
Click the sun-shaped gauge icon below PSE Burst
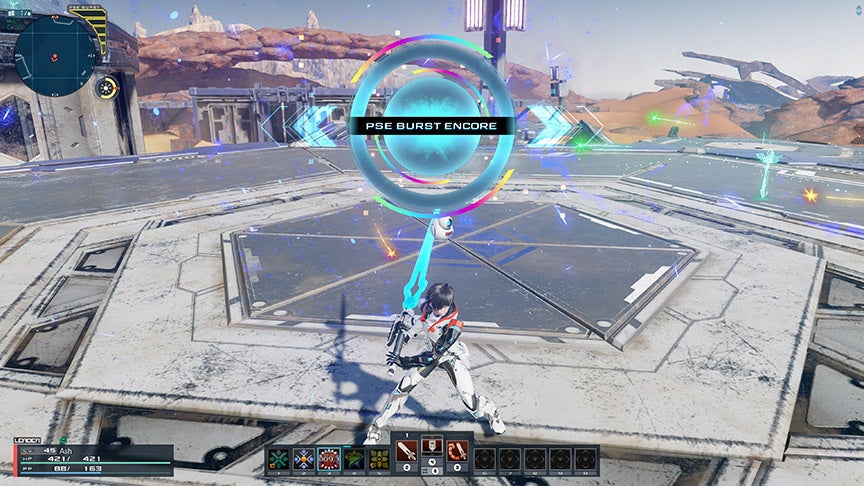(105, 87)
